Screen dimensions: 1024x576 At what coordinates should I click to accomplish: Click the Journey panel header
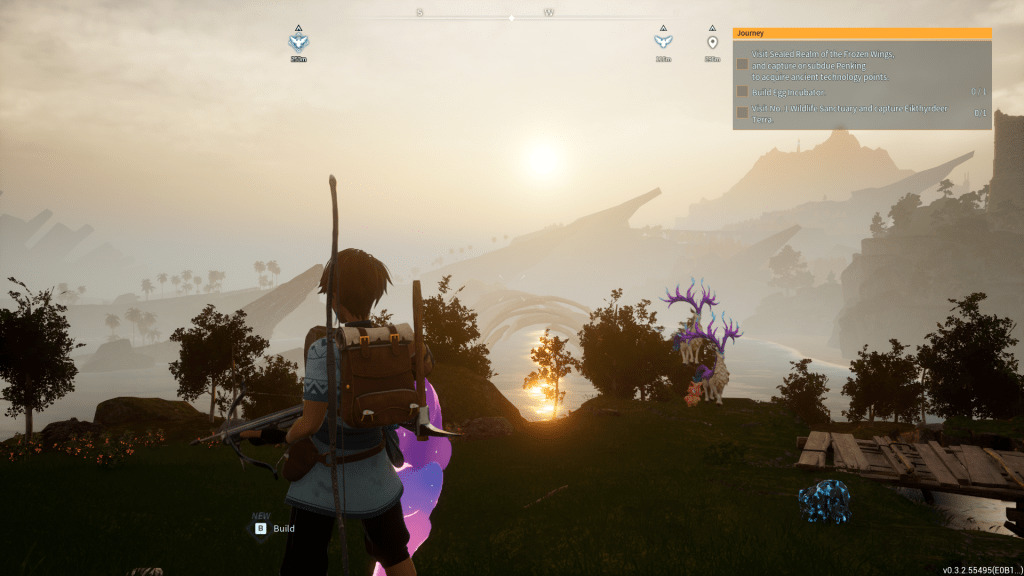coord(861,33)
